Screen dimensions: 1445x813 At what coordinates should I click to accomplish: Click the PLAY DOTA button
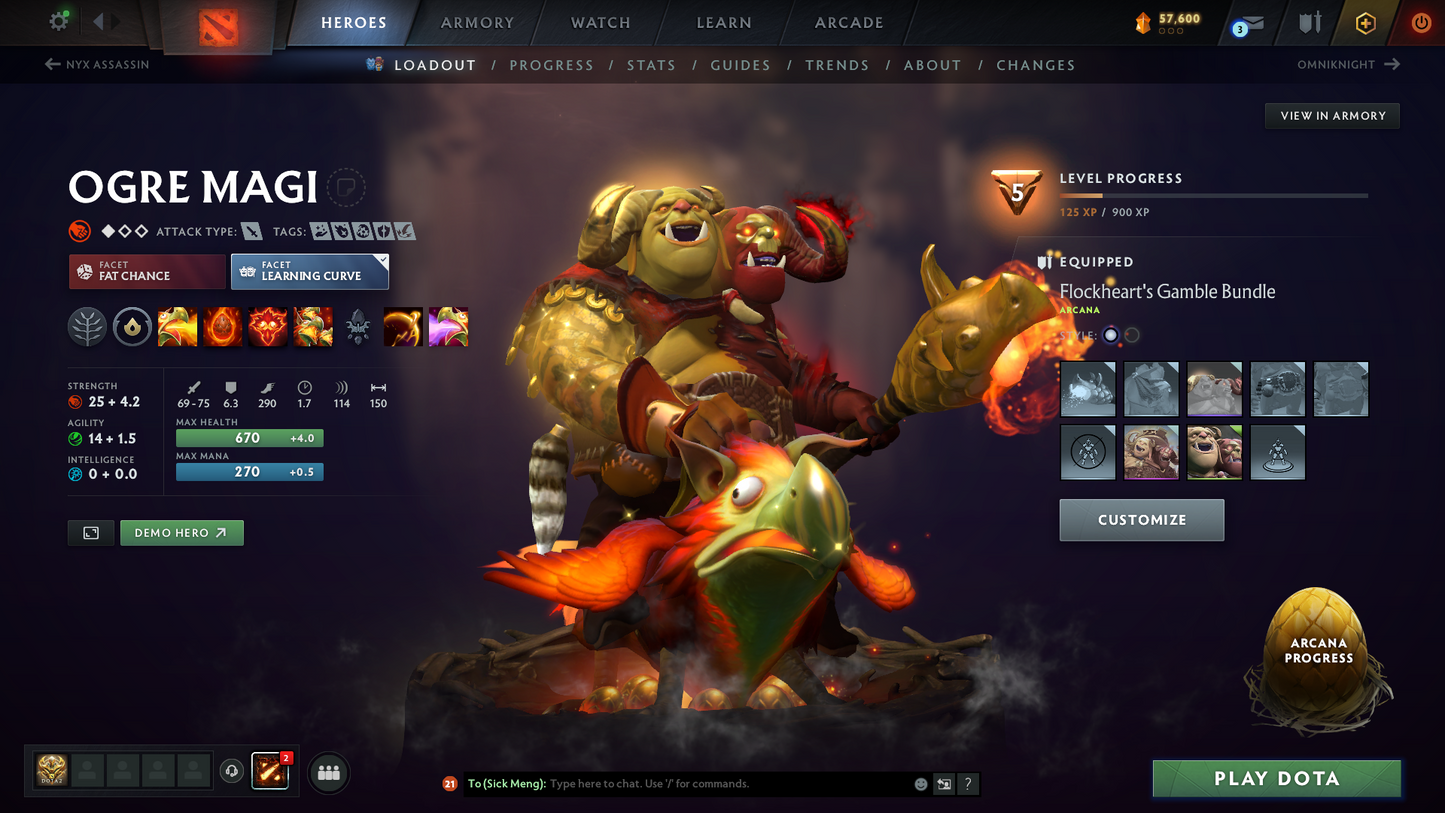[1276, 778]
